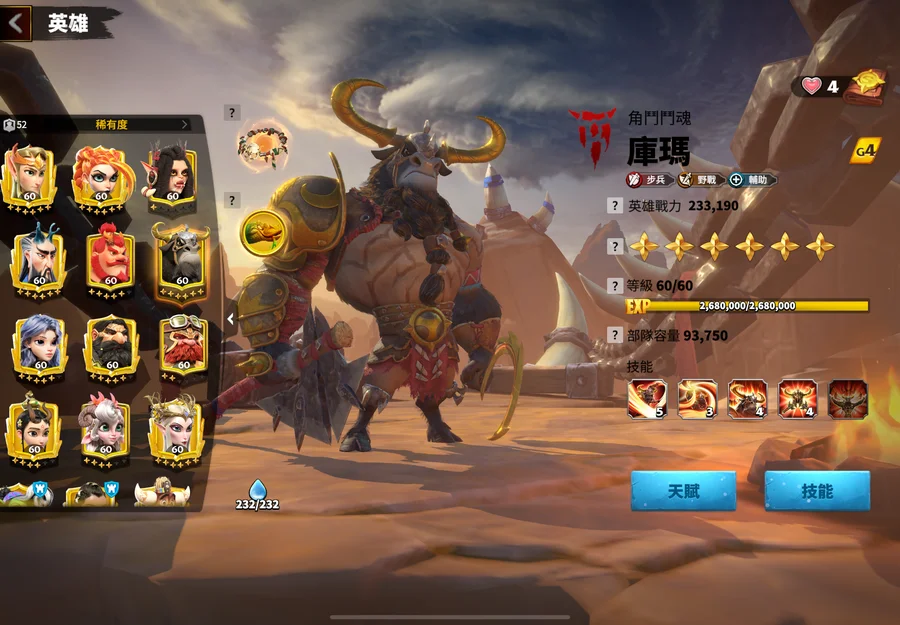
Task: Open the bone wreath equipment slot
Action: click(263, 147)
